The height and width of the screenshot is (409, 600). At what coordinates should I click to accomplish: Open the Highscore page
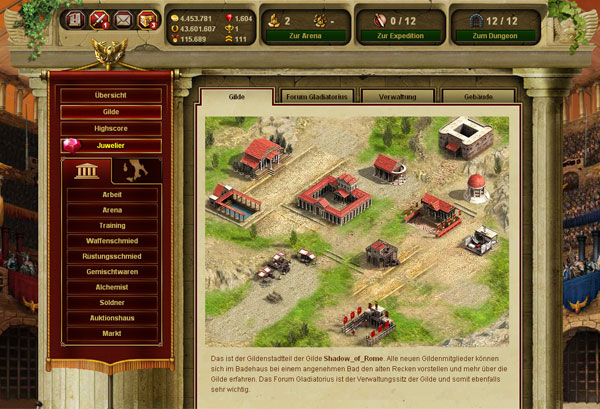coord(112,129)
